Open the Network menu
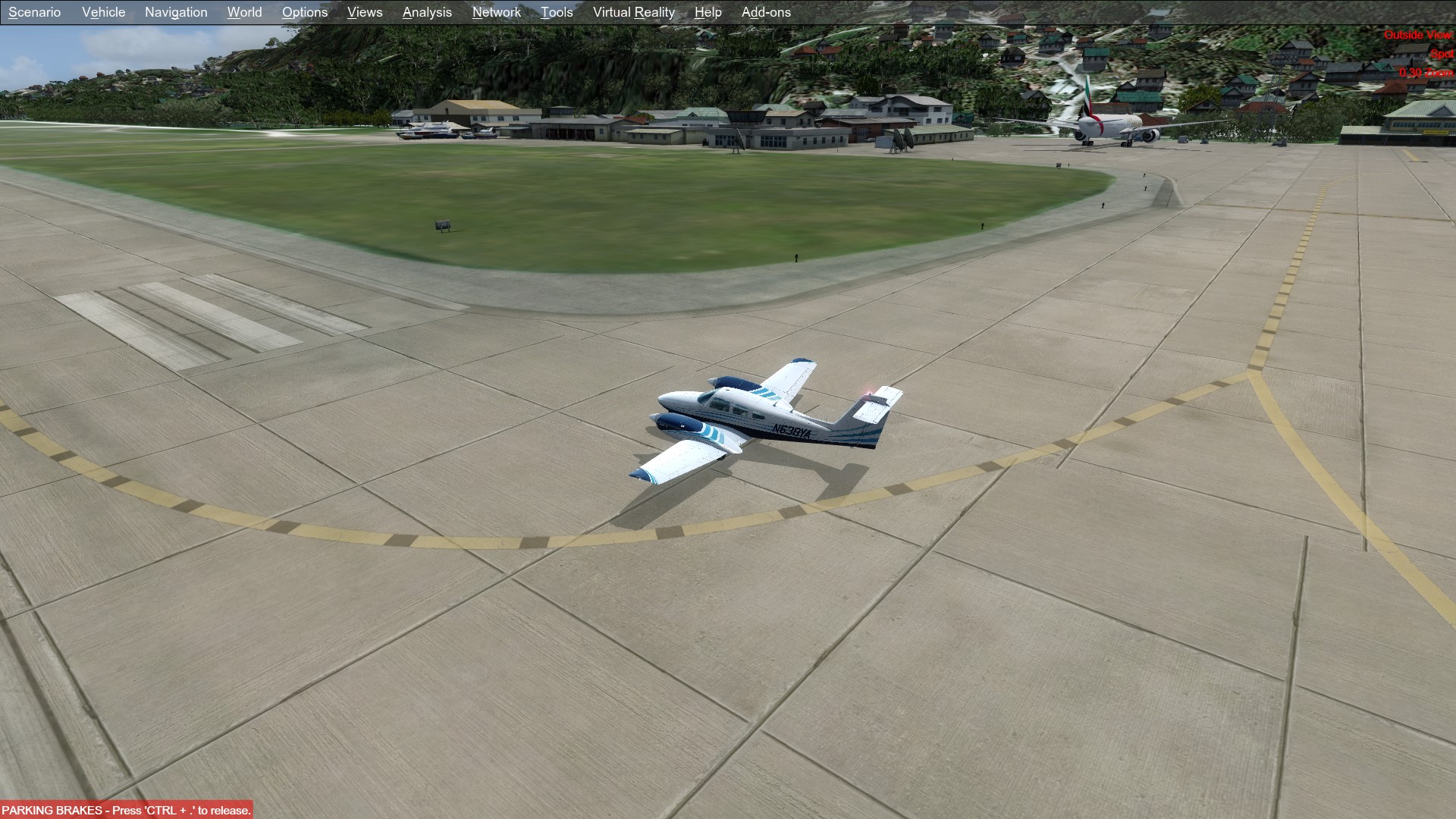Image resolution: width=1456 pixels, height=819 pixels. pos(496,12)
